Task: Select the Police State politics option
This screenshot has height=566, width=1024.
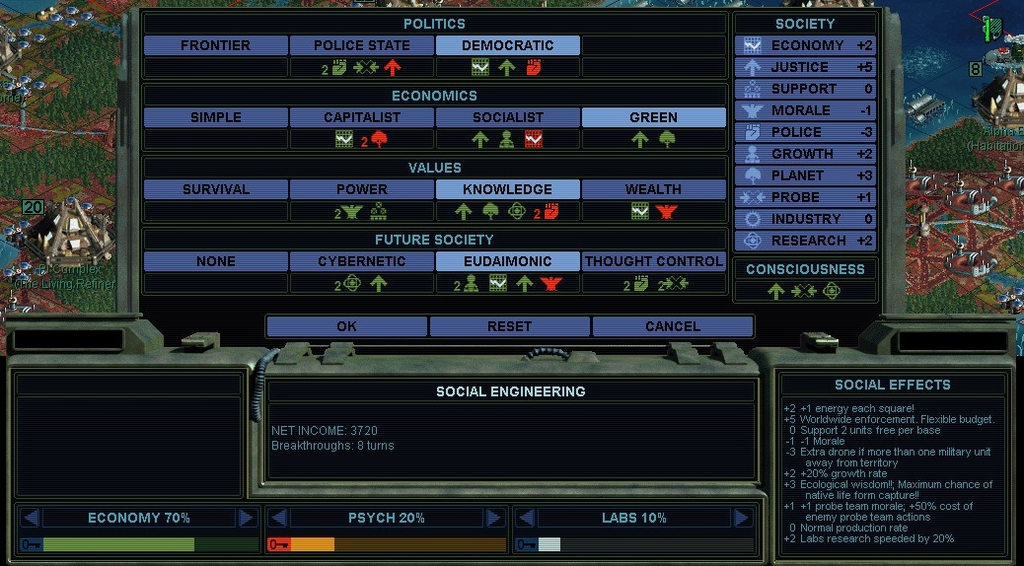Action: tap(362, 45)
